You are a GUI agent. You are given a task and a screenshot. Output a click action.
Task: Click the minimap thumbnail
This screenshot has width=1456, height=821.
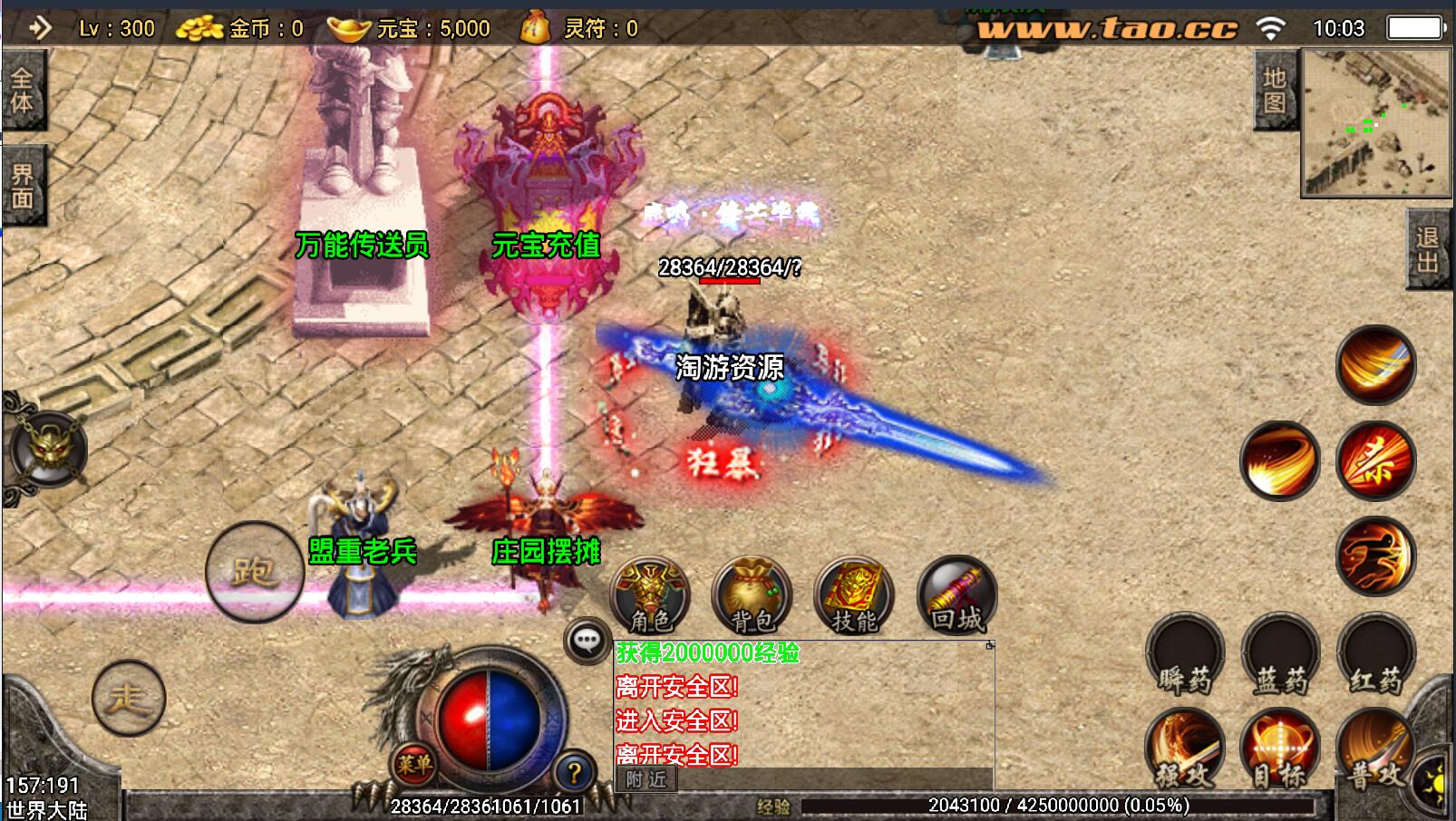(x=1375, y=122)
